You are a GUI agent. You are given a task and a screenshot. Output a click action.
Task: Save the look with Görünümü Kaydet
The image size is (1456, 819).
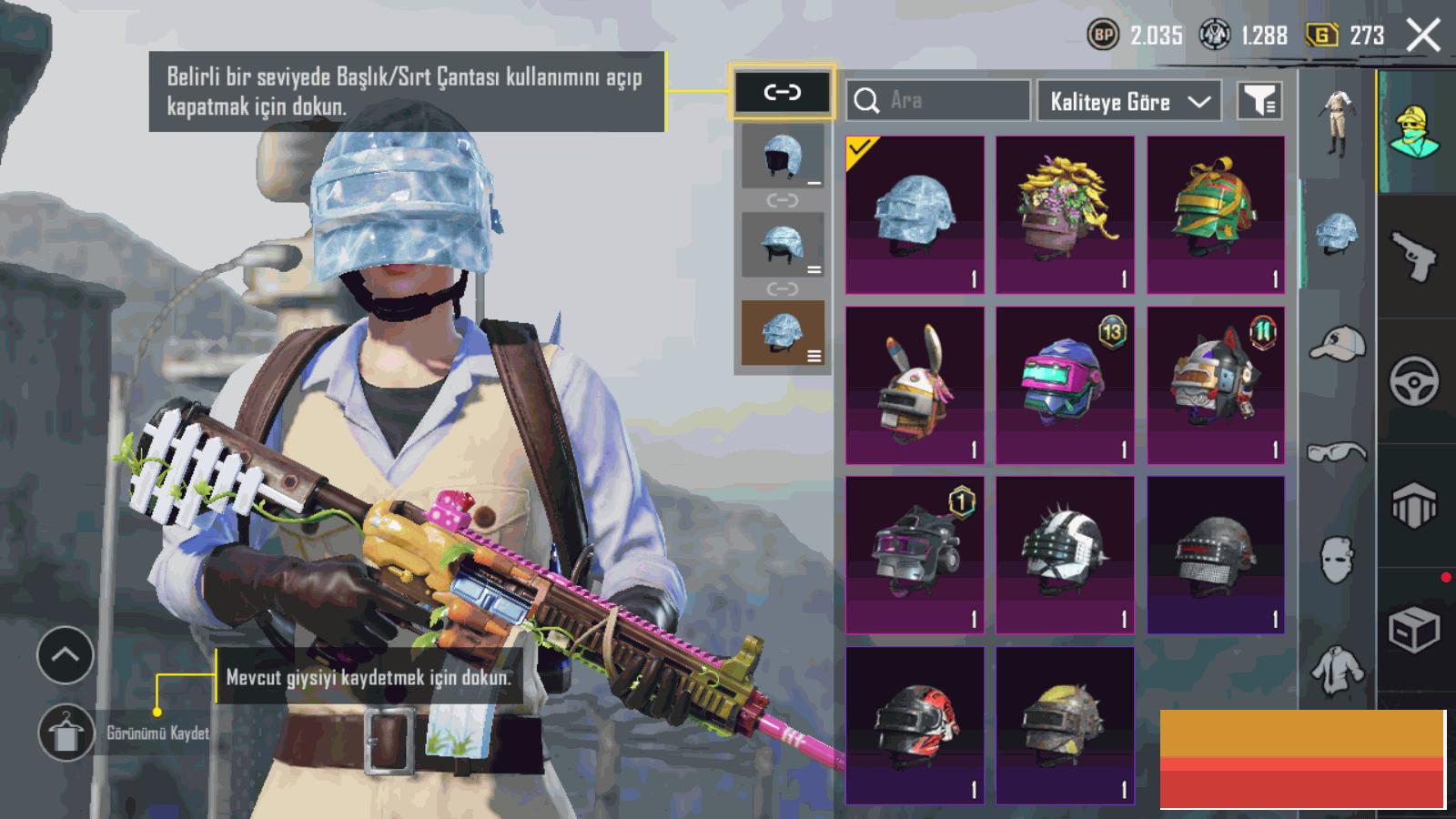[66, 733]
